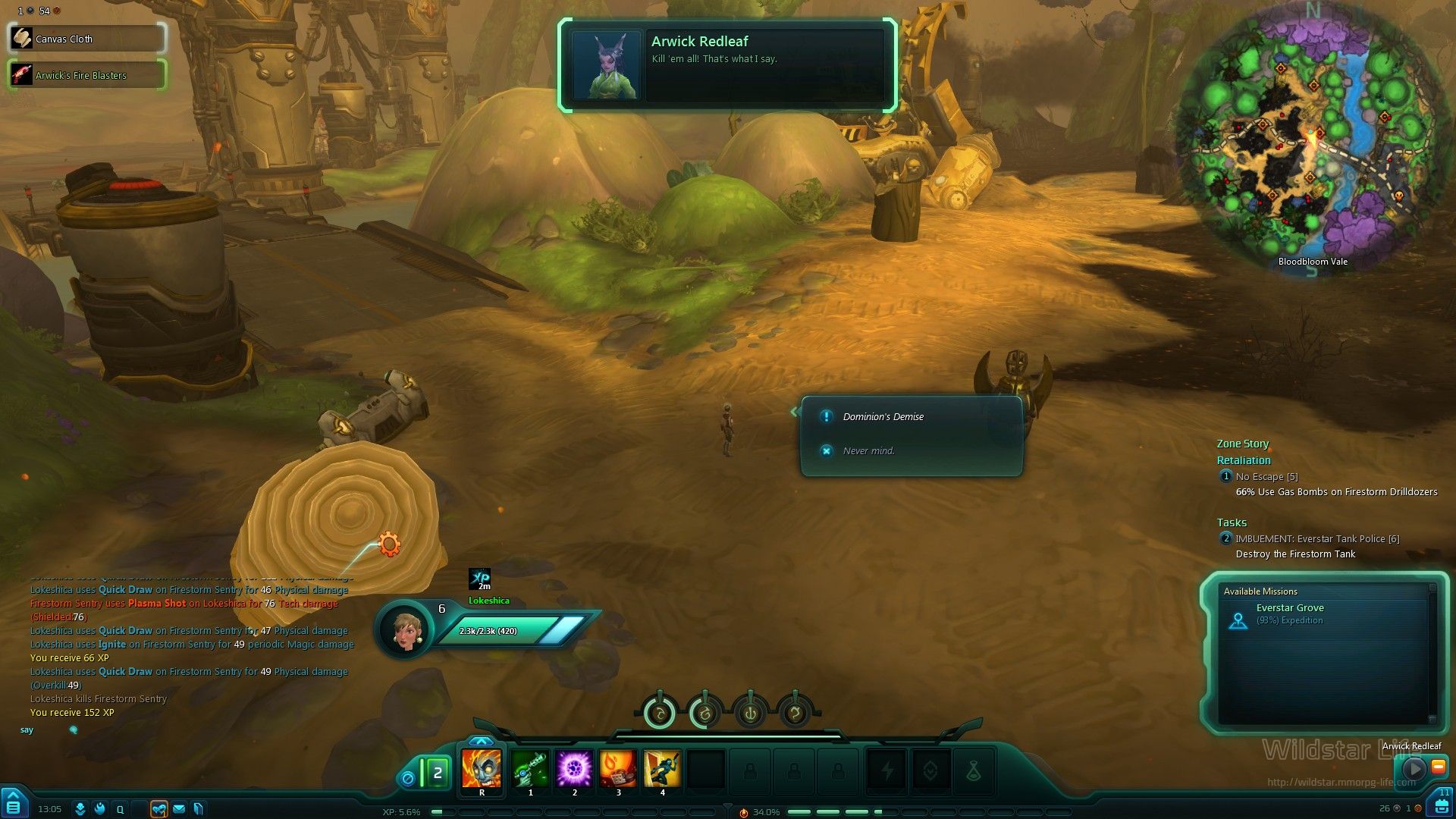
Task: Click the orange minus button by Arwick Redleaf
Action: pos(1438,767)
